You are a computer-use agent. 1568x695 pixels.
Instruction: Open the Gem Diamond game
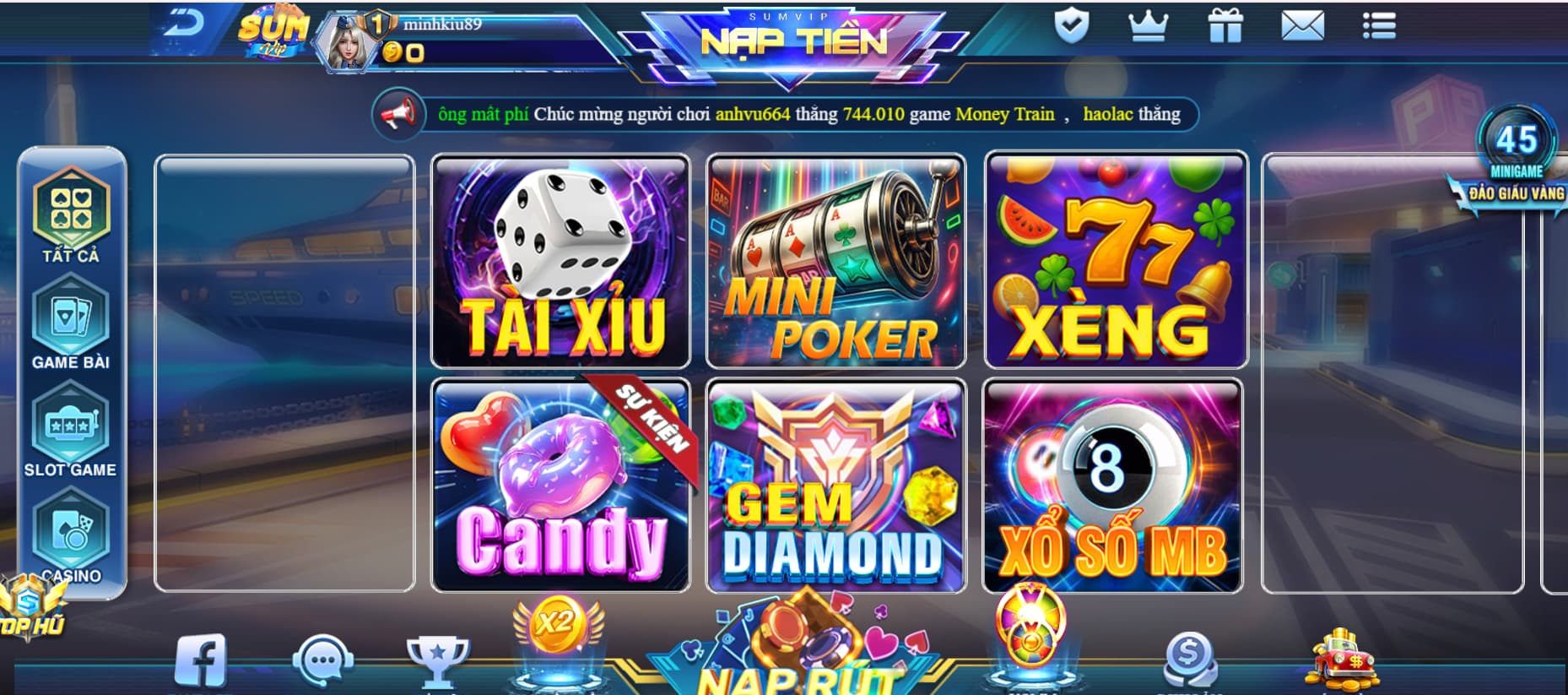pos(835,486)
